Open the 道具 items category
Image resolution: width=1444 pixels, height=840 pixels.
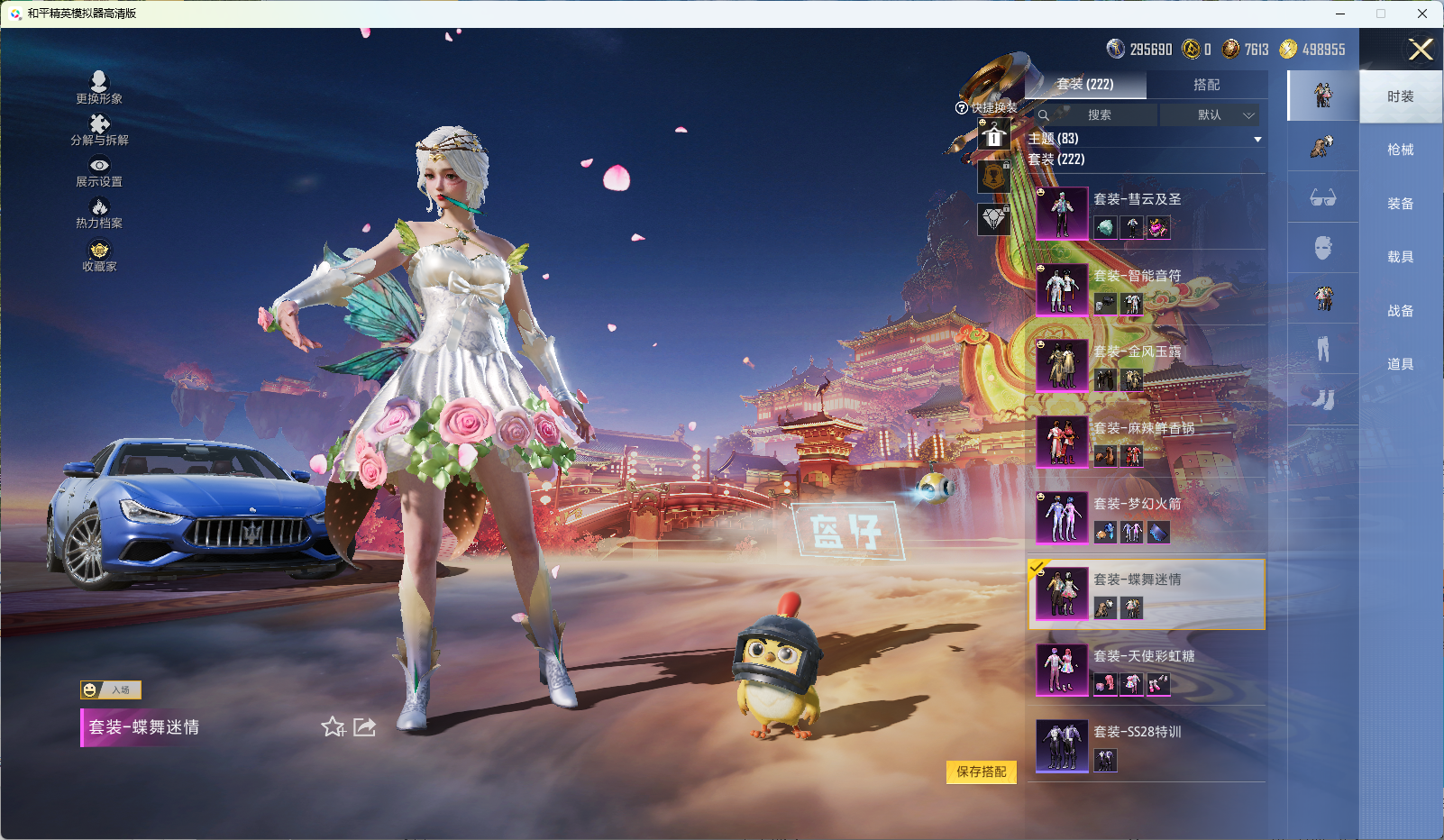[x=1400, y=363]
